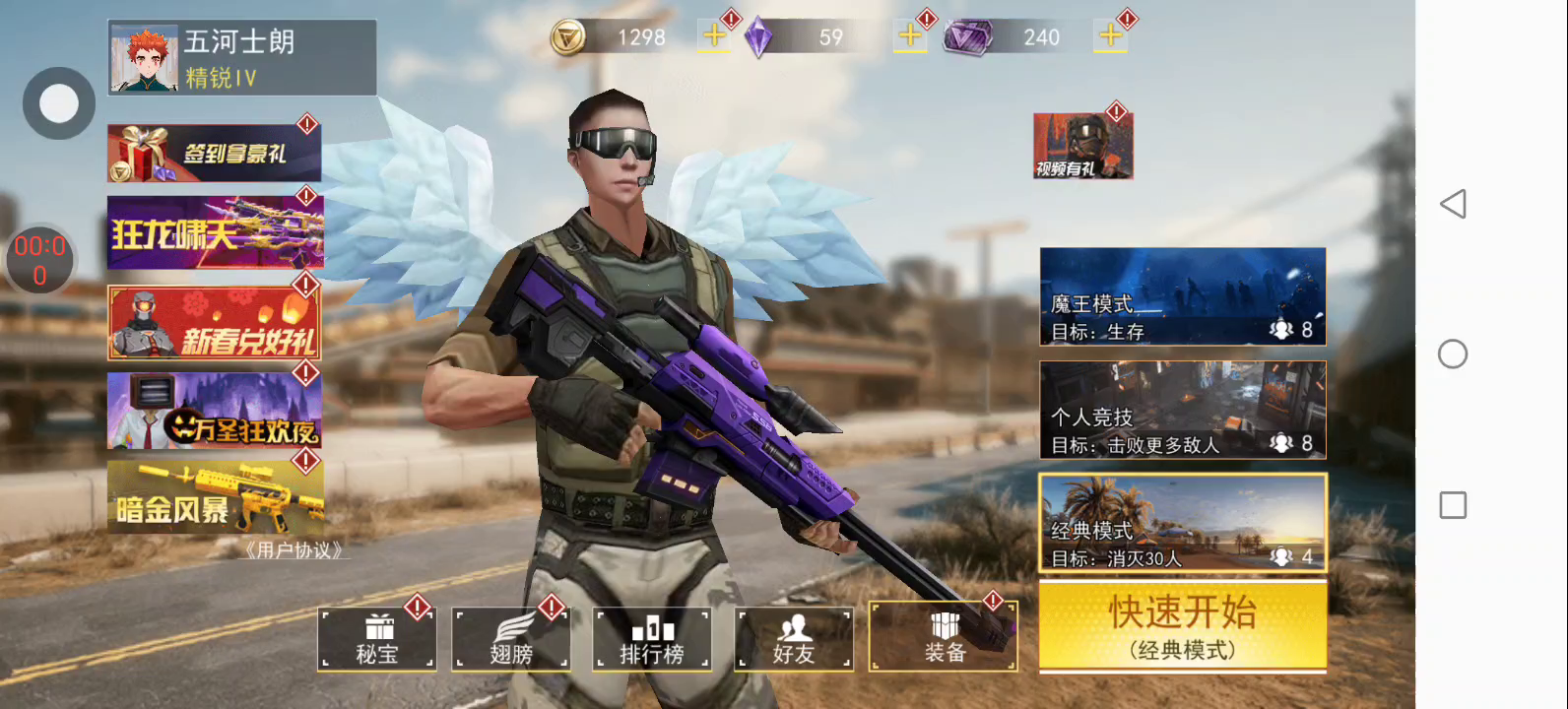Screen dimensions: 1568x709
Task: Open the 翅膀 wings menu
Action: click(x=511, y=639)
